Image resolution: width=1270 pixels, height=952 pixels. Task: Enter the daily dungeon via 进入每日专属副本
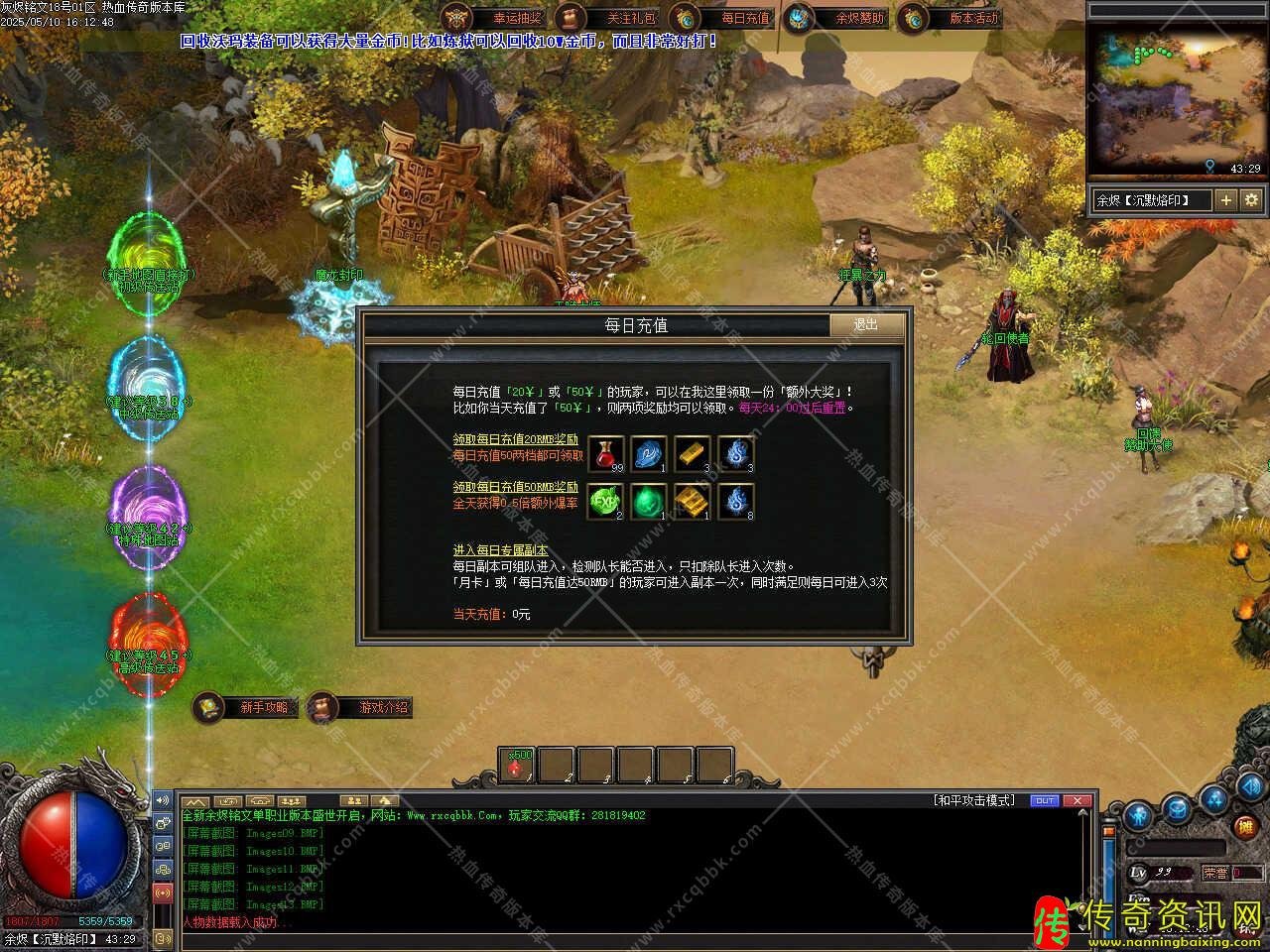[x=500, y=550]
